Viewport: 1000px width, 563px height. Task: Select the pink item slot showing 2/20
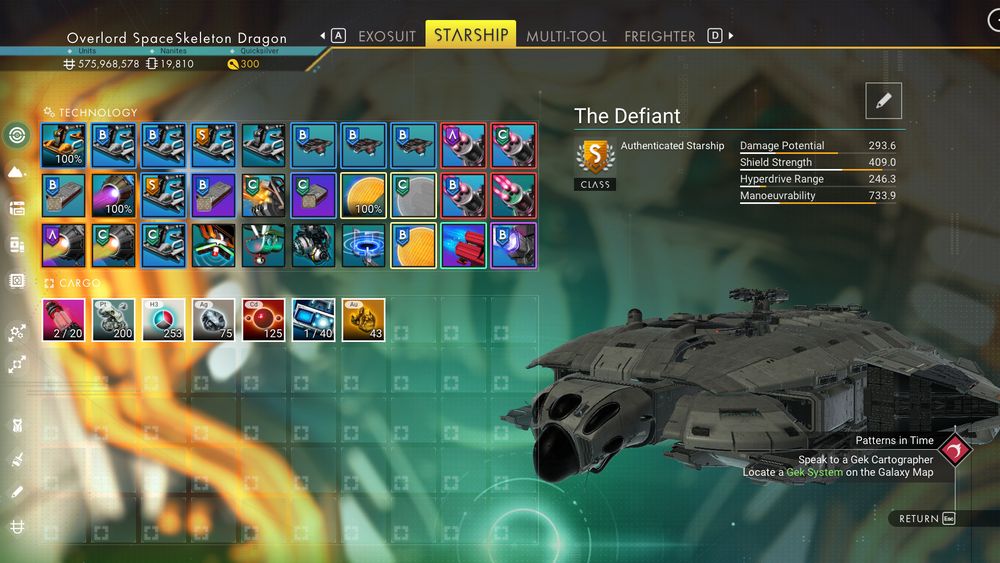tap(64, 320)
